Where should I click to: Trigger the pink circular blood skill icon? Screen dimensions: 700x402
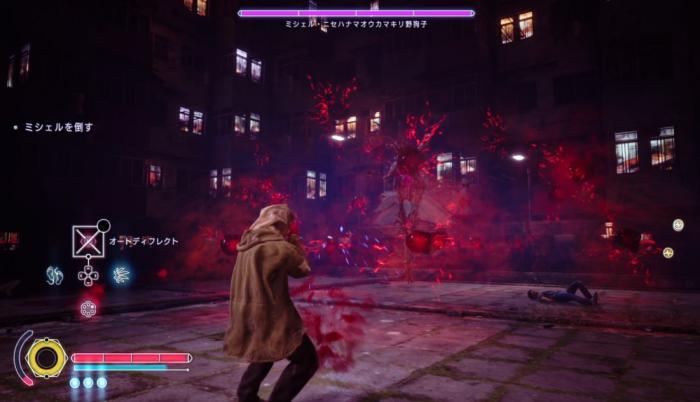88,308
